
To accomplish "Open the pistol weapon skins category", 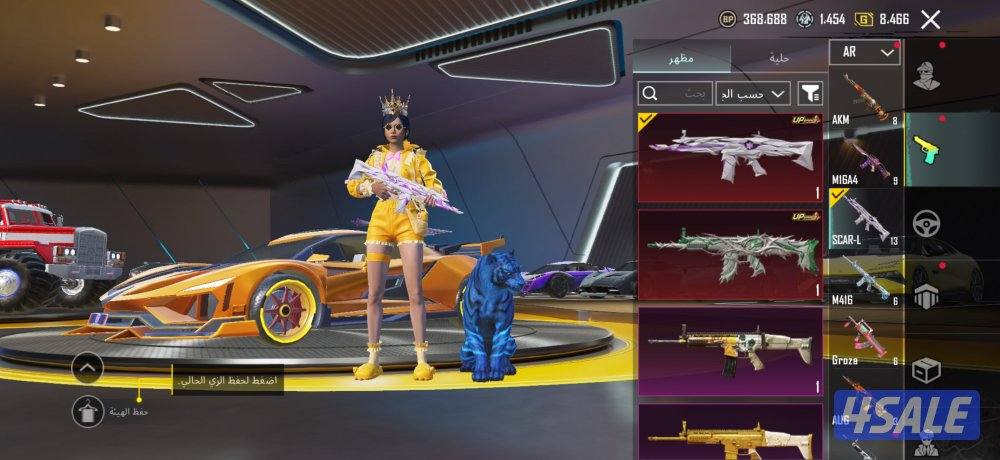I will point(928,148).
